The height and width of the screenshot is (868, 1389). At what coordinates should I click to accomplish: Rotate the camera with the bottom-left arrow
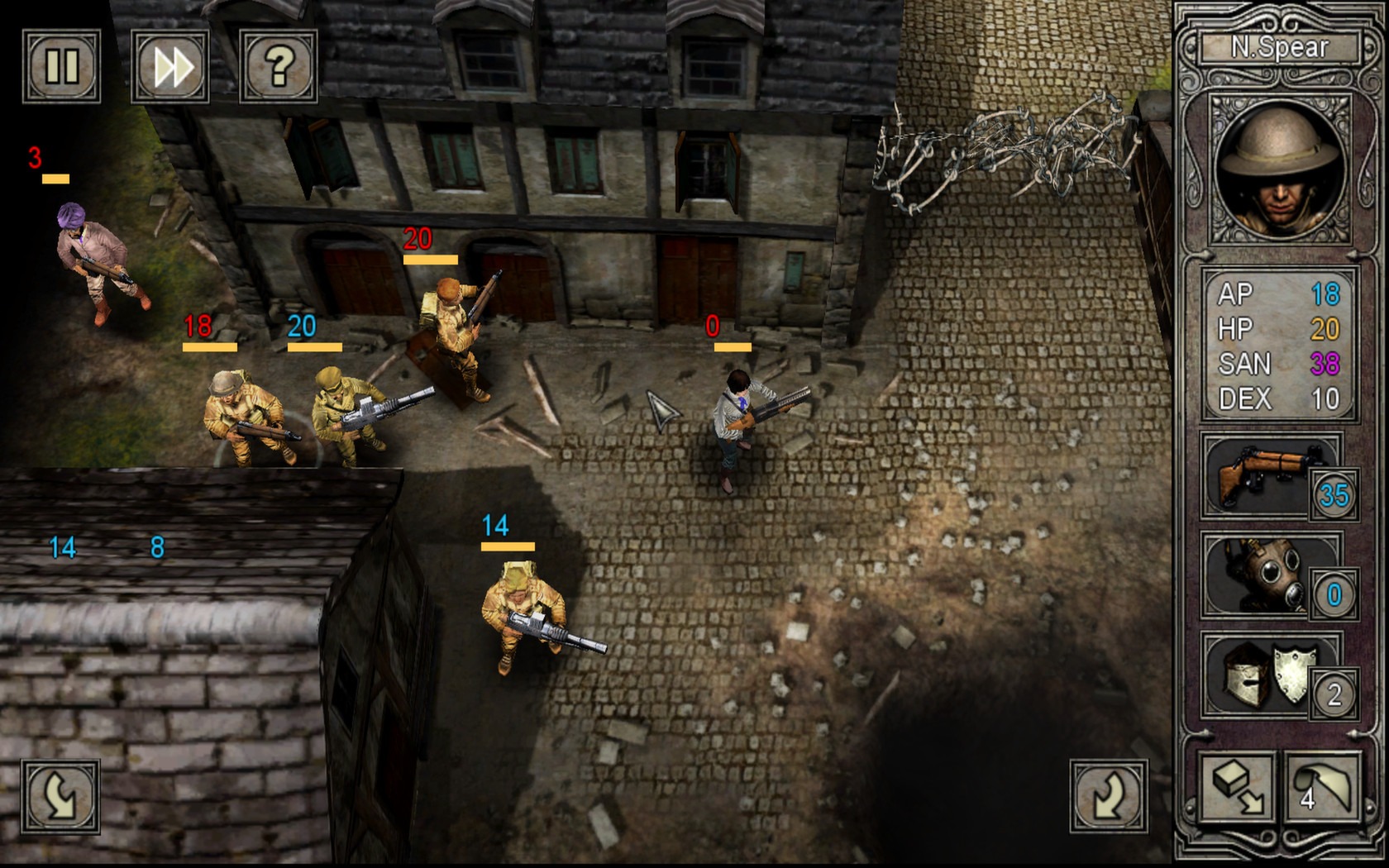tap(61, 797)
